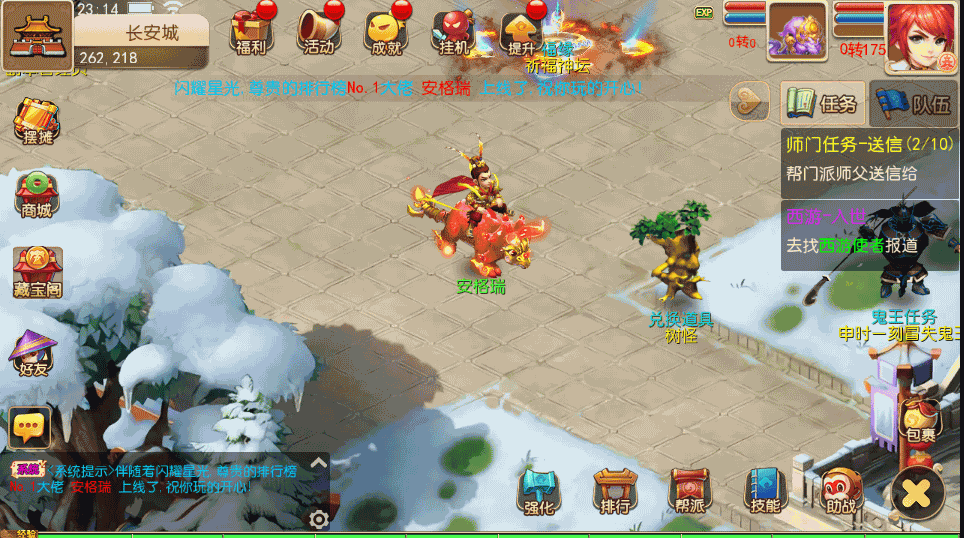The height and width of the screenshot is (538, 964).
Task: Open the 好友 friends list
Action: [34, 352]
